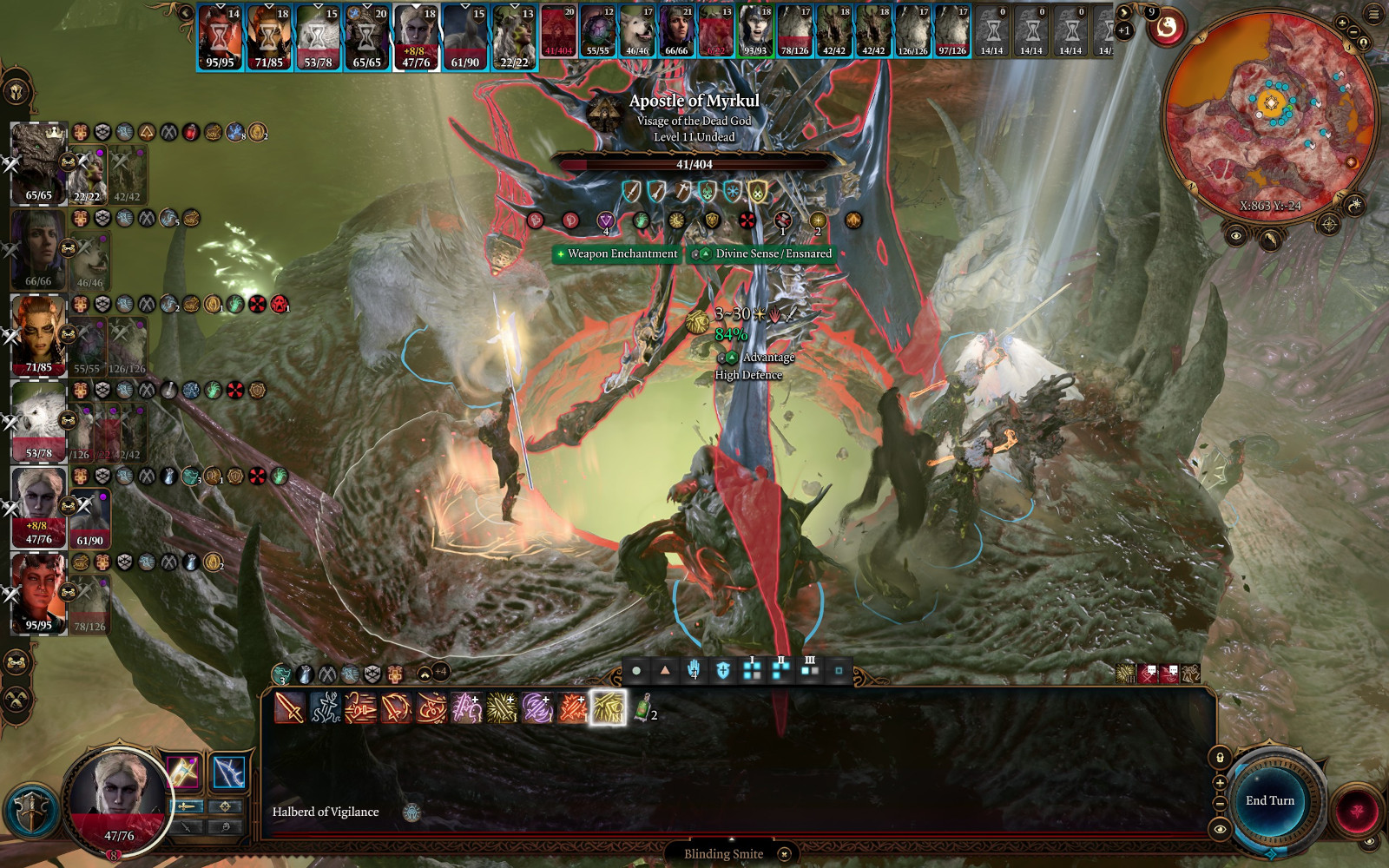Image resolution: width=1389 pixels, height=868 pixels.
Task: Click the circular minimap
Action: pos(1270,117)
